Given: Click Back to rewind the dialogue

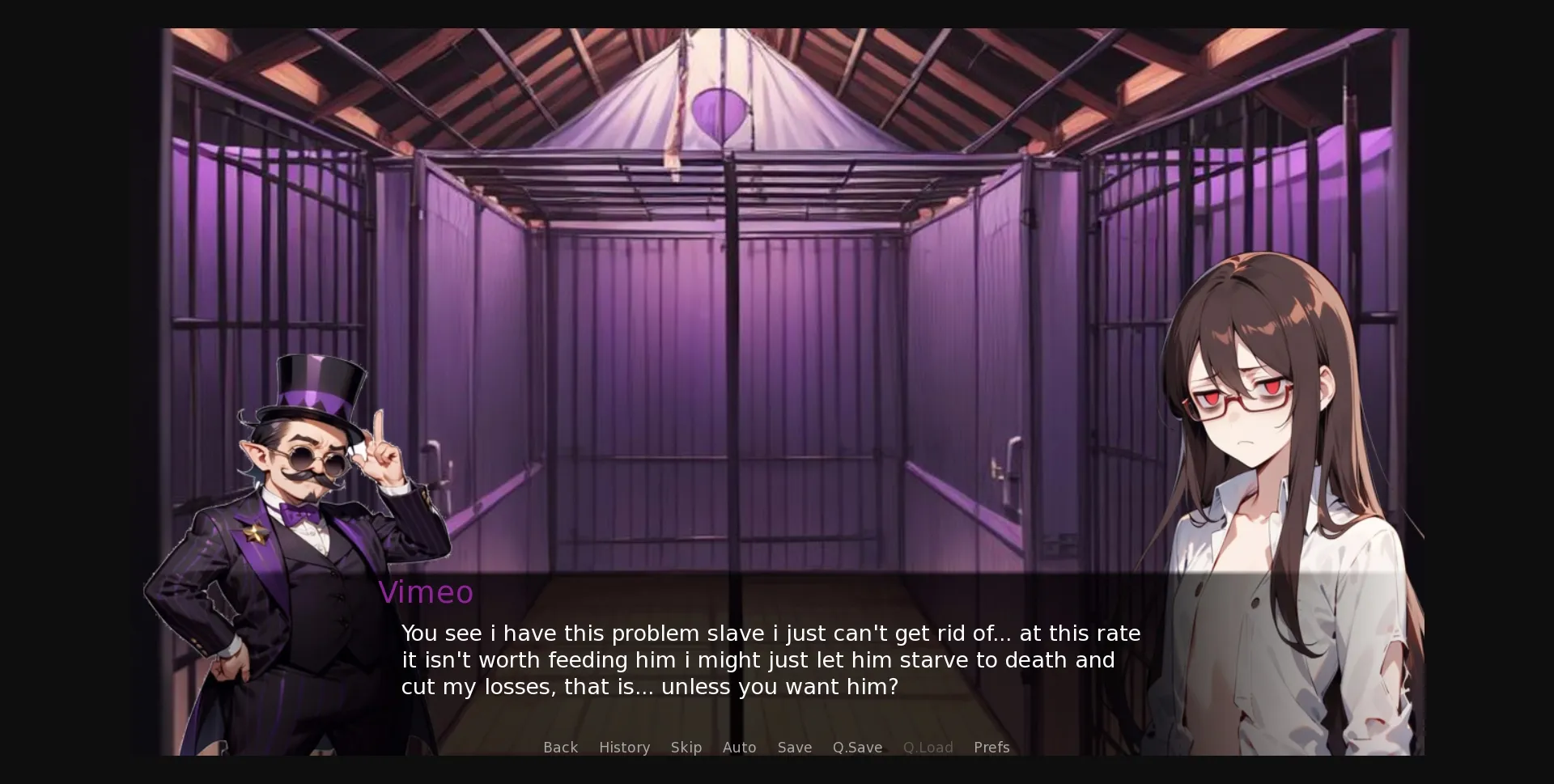Looking at the screenshot, I should [x=560, y=748].
